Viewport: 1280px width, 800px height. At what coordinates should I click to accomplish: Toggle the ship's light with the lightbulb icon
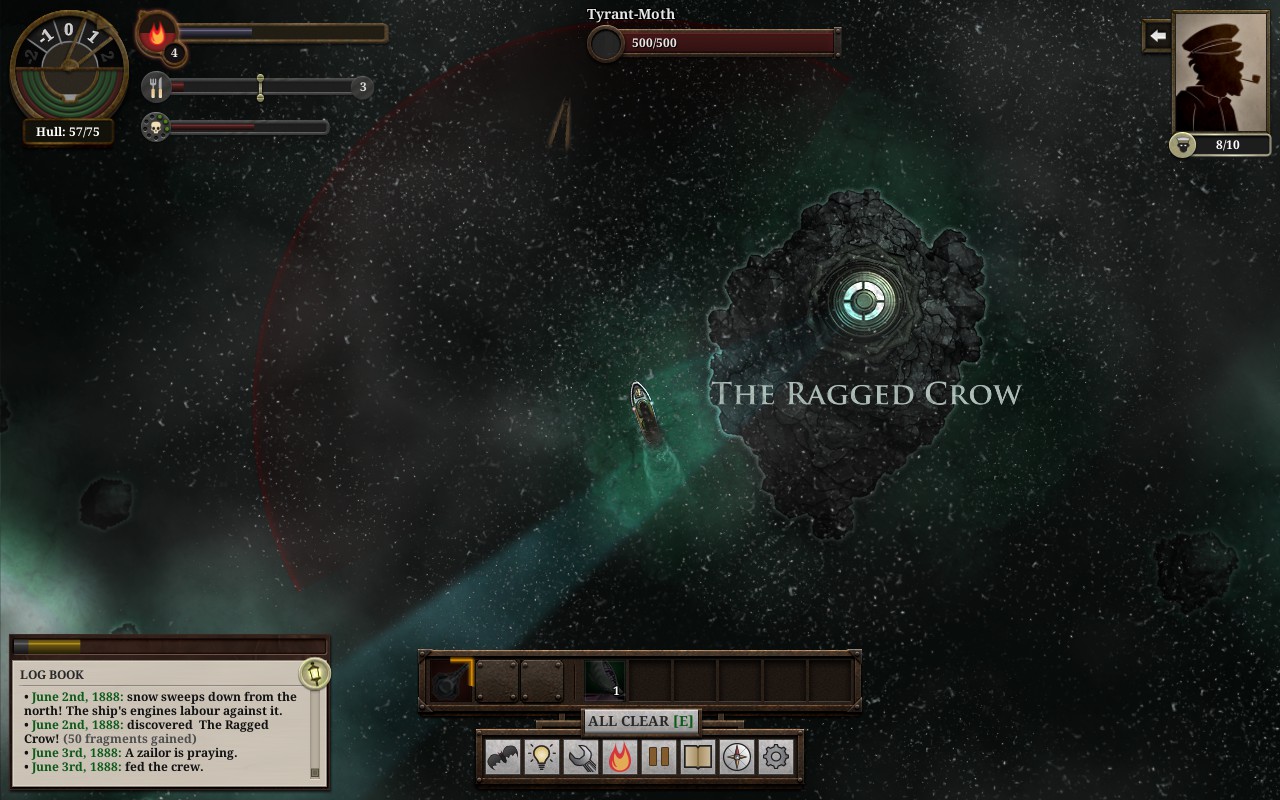click(541, 758)
